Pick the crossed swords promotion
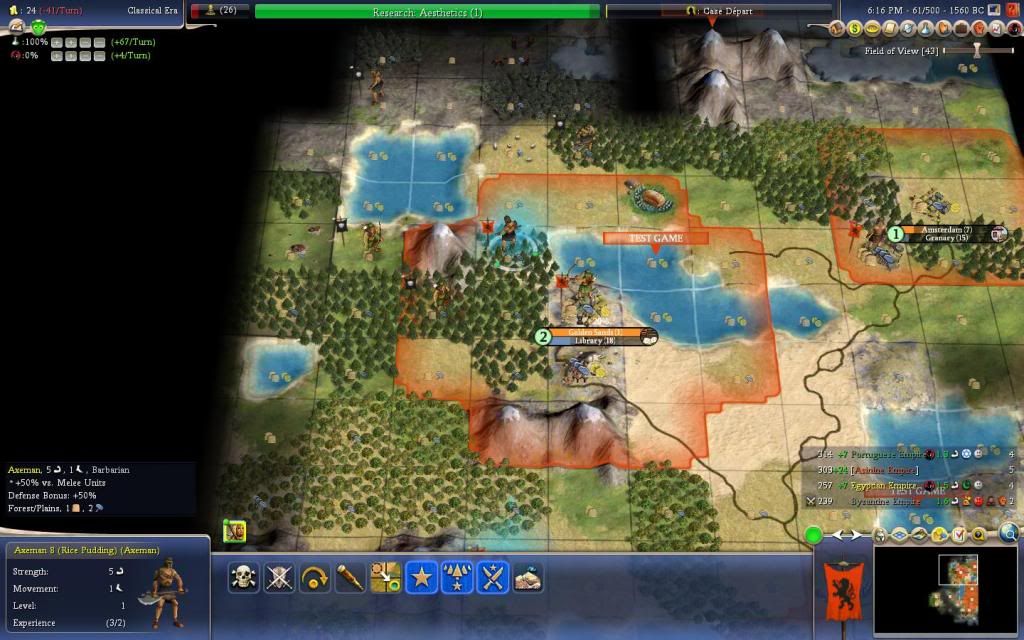The height and width of the screenshot is (640, 1024). tap(493, 577)
